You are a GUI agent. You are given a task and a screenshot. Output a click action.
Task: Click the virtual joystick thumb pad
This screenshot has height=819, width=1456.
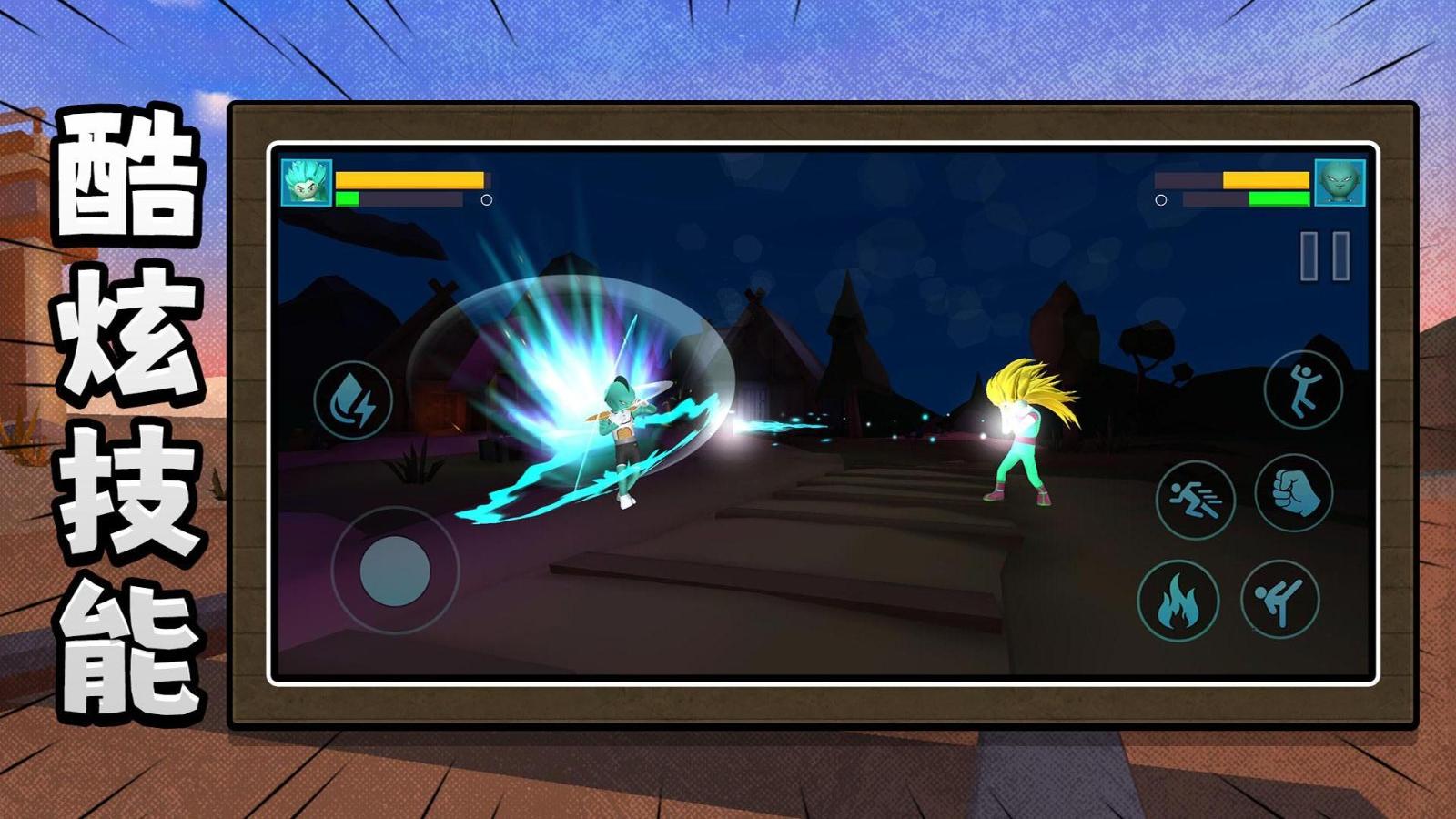tap(395, 571)
